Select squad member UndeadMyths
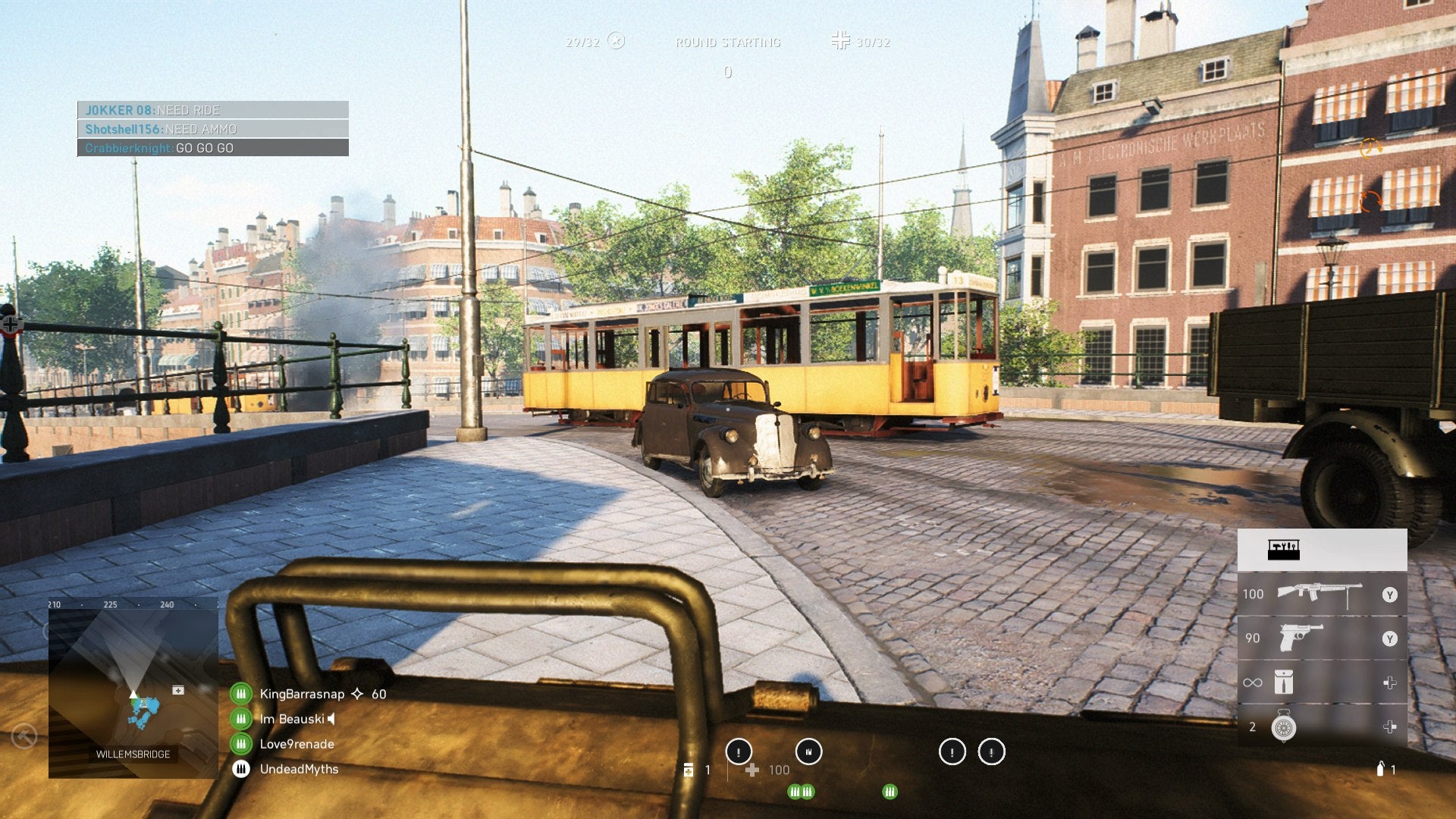 pos(299,769)
